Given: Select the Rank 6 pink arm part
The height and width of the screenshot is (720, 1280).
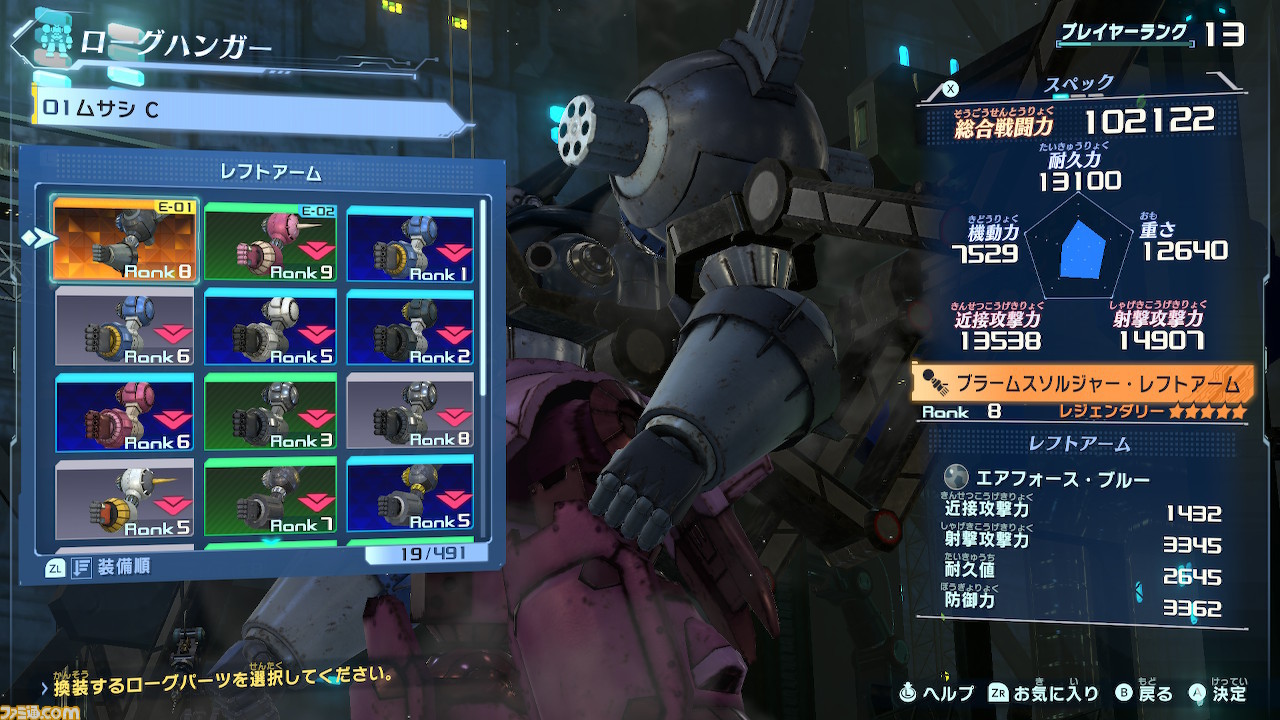Looking at the screenshot, I should pyautogui.click(x=125, y=413).
